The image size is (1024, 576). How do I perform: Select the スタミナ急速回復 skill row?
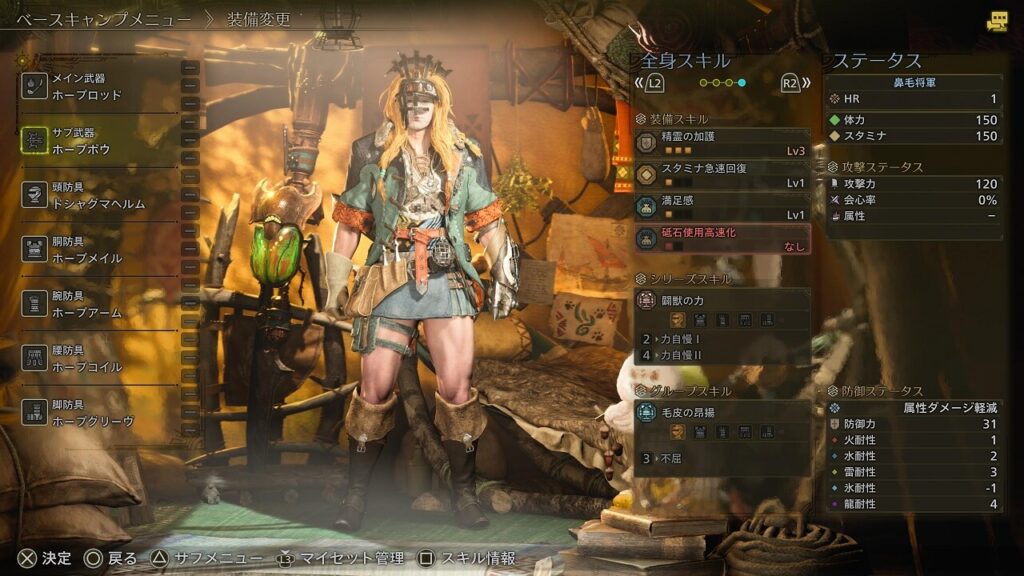pyautogui.click(x=721, y=175)
